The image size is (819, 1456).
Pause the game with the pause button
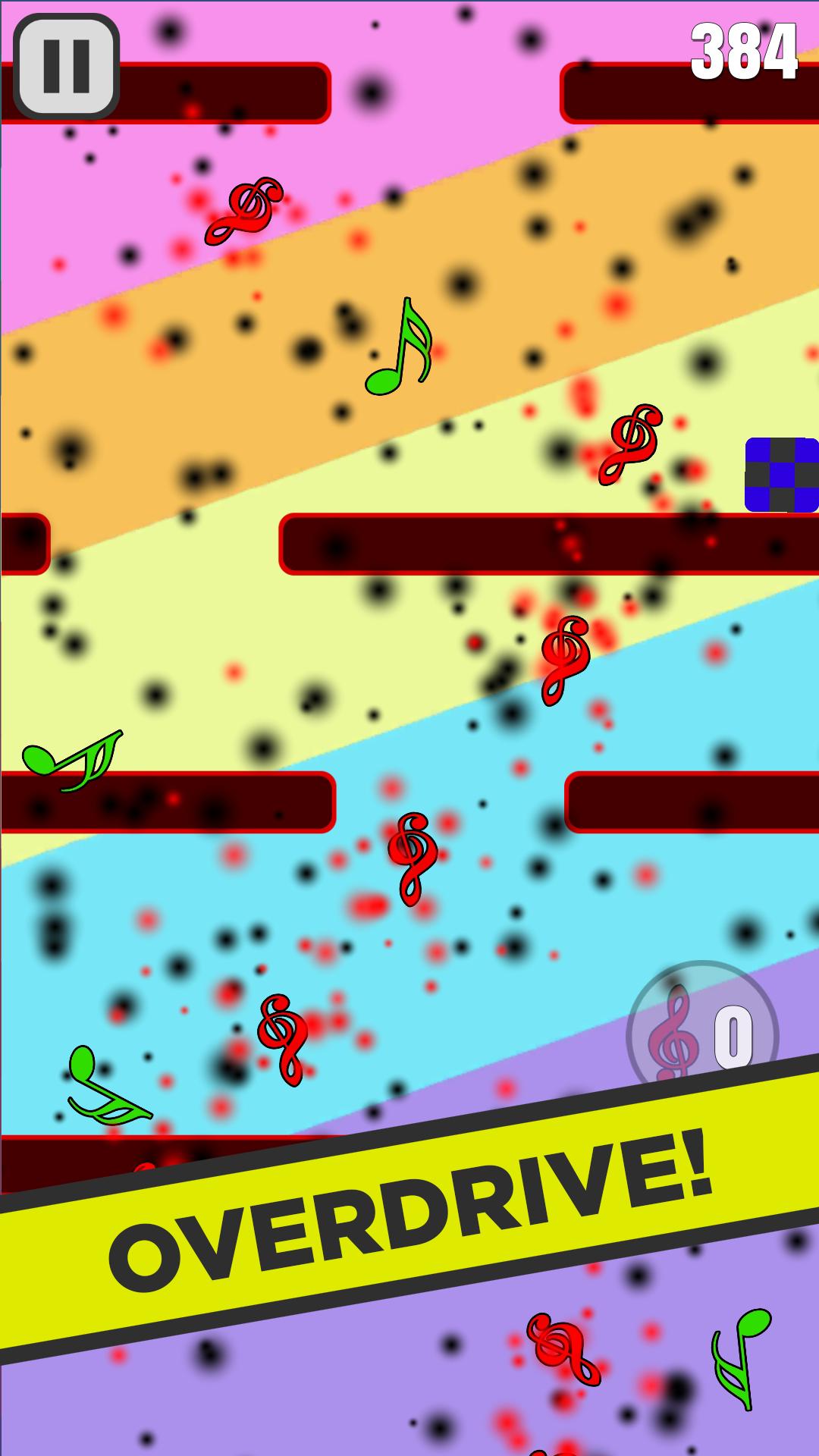click(67, 66)
